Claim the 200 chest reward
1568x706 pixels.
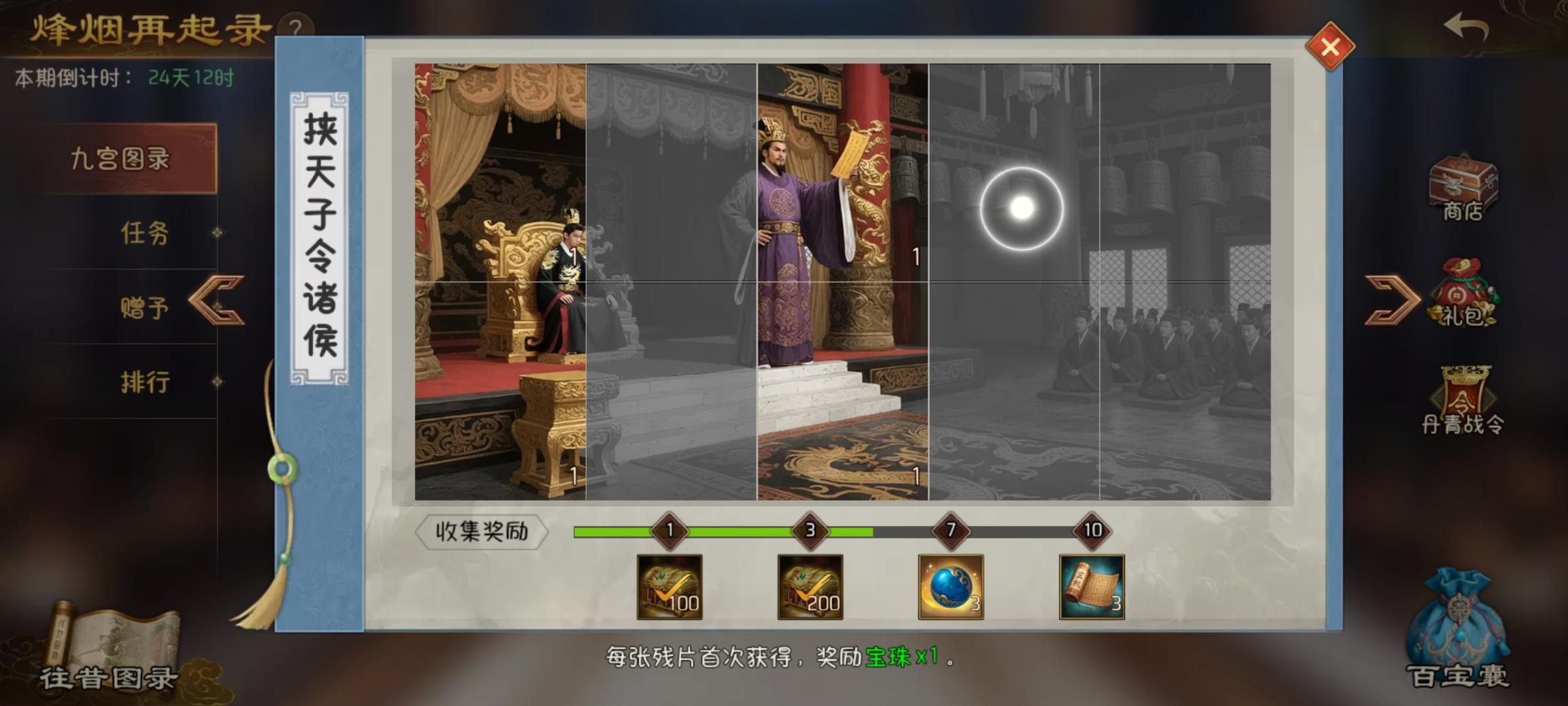click(809, 588)
